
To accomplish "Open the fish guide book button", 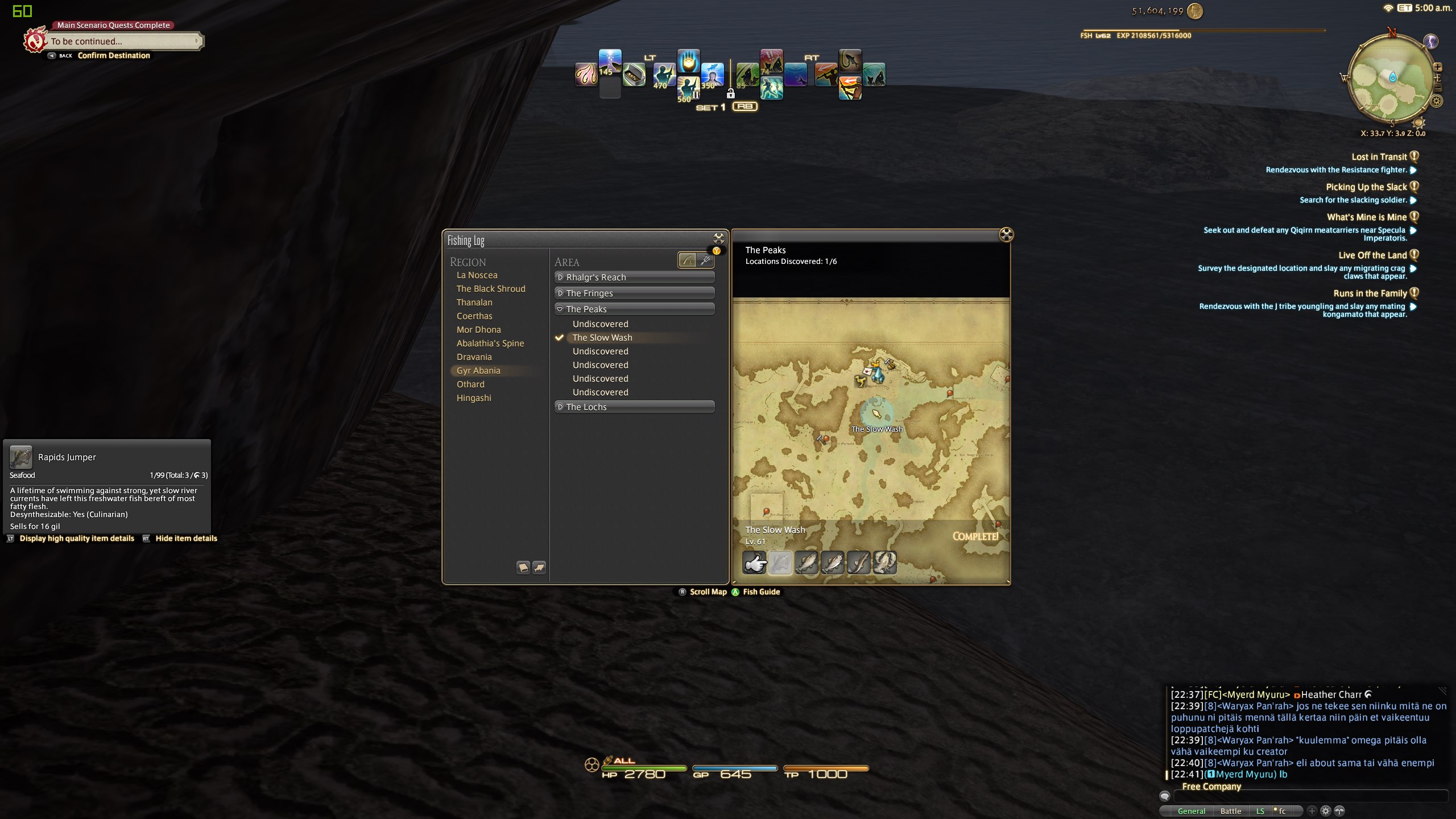I will click(523, 568).
